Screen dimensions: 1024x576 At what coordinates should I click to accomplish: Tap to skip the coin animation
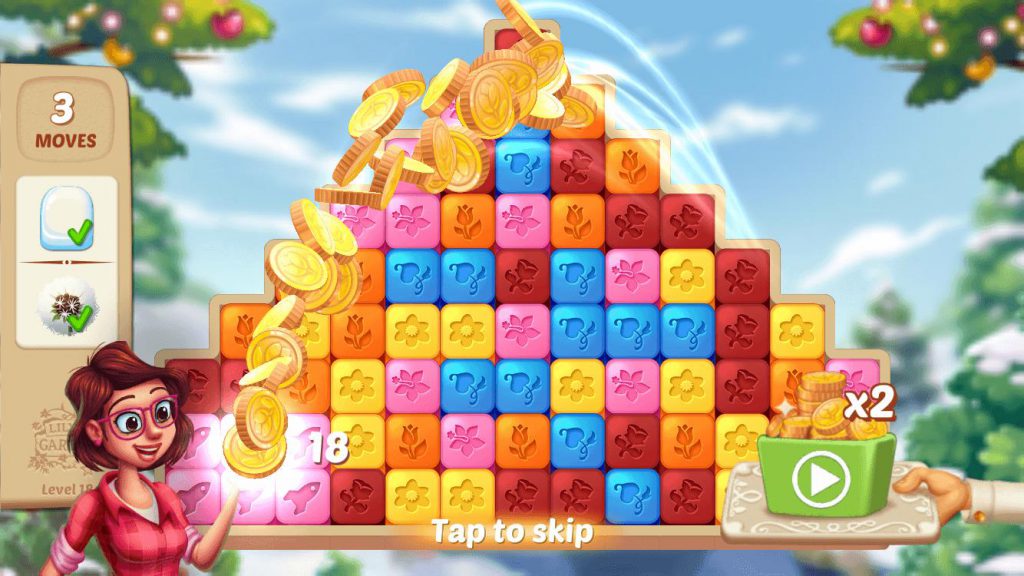(511, 531)
